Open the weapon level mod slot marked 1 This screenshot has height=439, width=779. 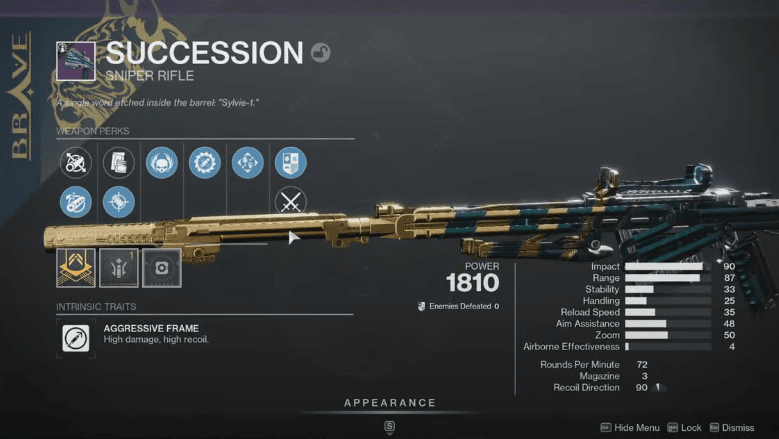tap(119, 267)
